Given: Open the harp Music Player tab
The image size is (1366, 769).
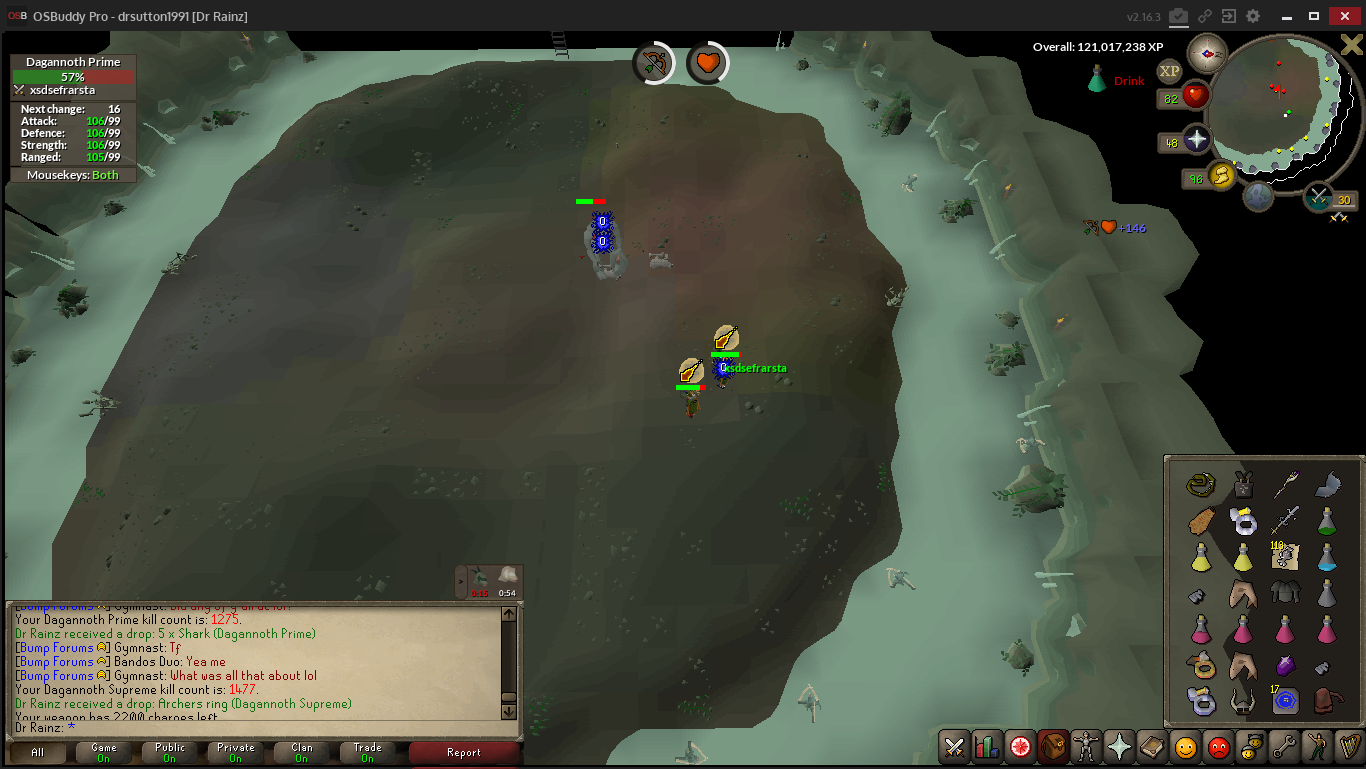Looking at the screenshot, I should coord(1349,747).
